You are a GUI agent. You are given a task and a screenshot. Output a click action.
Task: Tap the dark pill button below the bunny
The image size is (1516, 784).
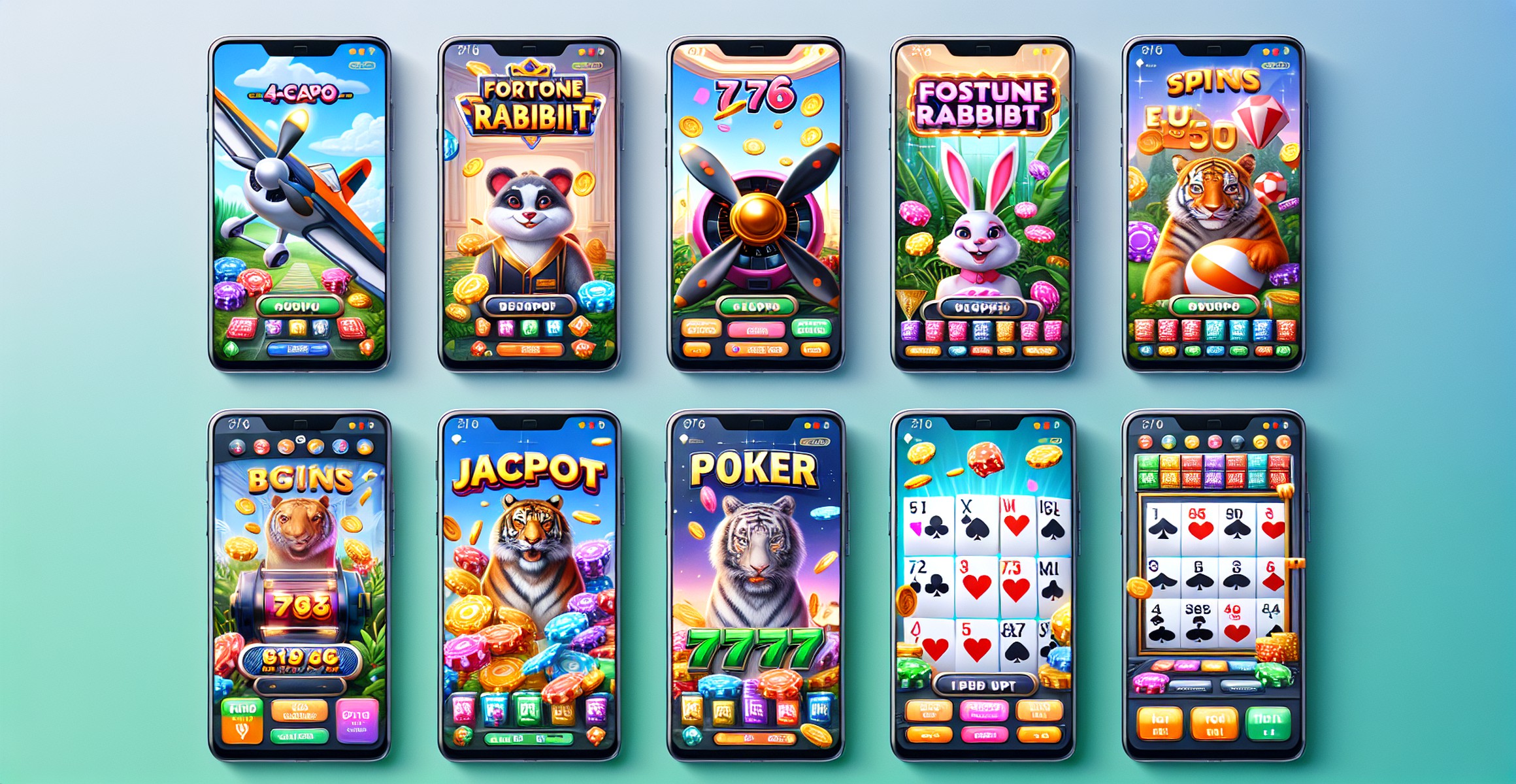pos(982,307)
